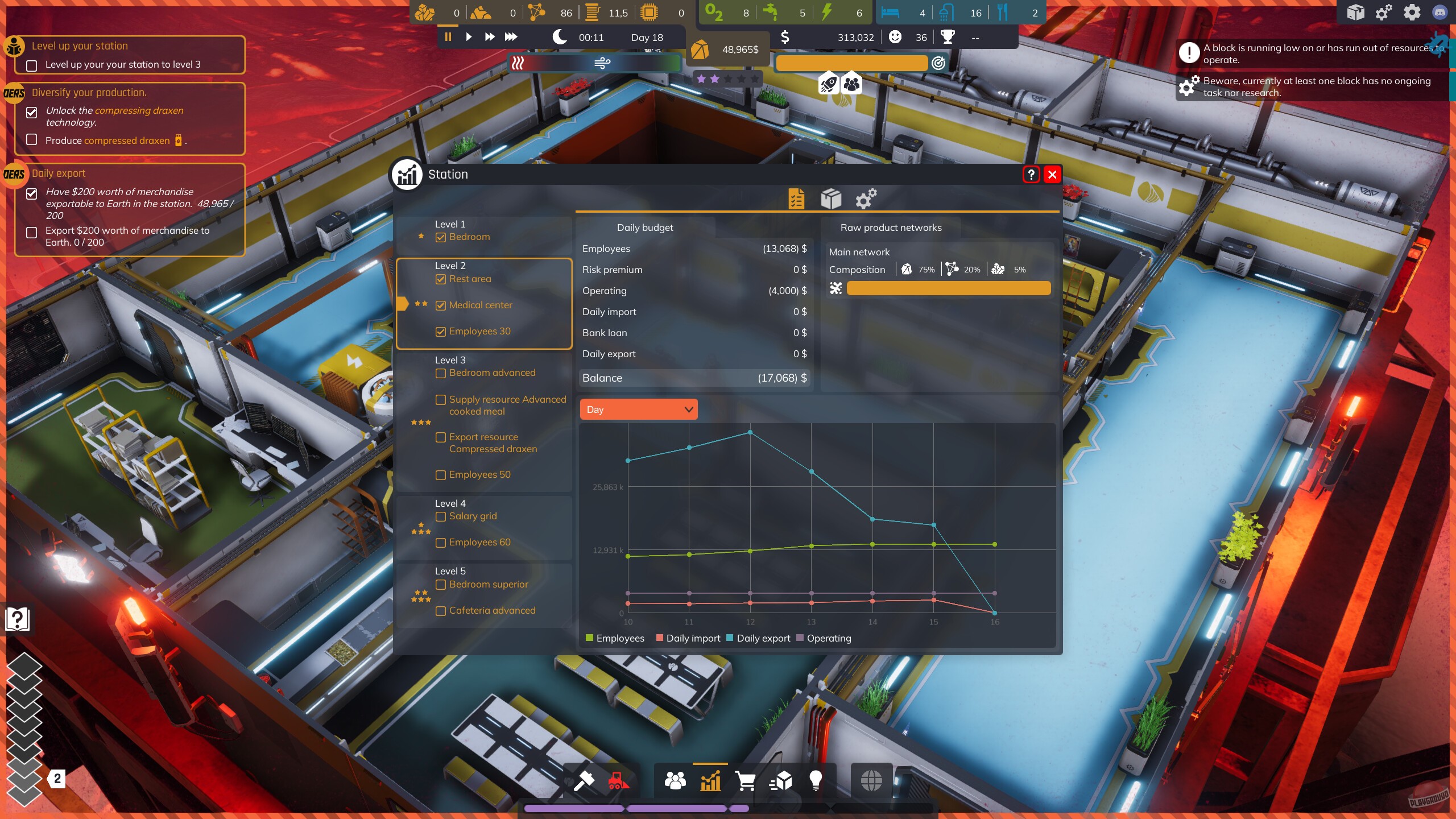Switch to the package tab in Station window

pyautogui.click(x=831, y=198)
